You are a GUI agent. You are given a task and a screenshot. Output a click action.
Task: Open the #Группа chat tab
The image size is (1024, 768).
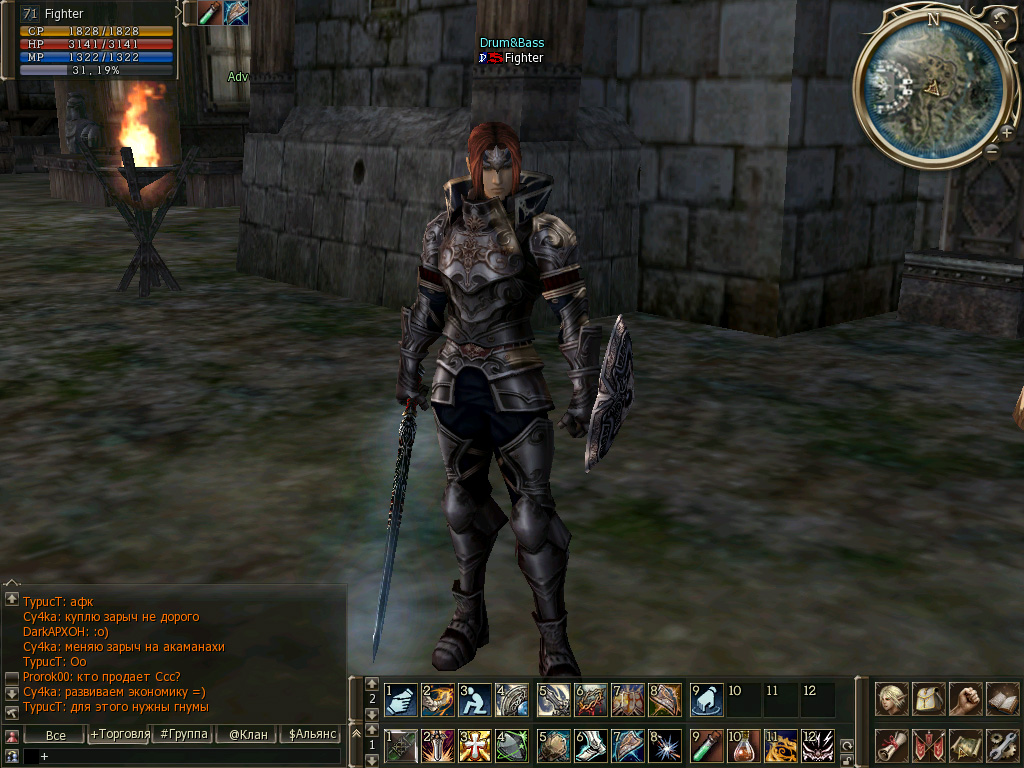point(182,735)
